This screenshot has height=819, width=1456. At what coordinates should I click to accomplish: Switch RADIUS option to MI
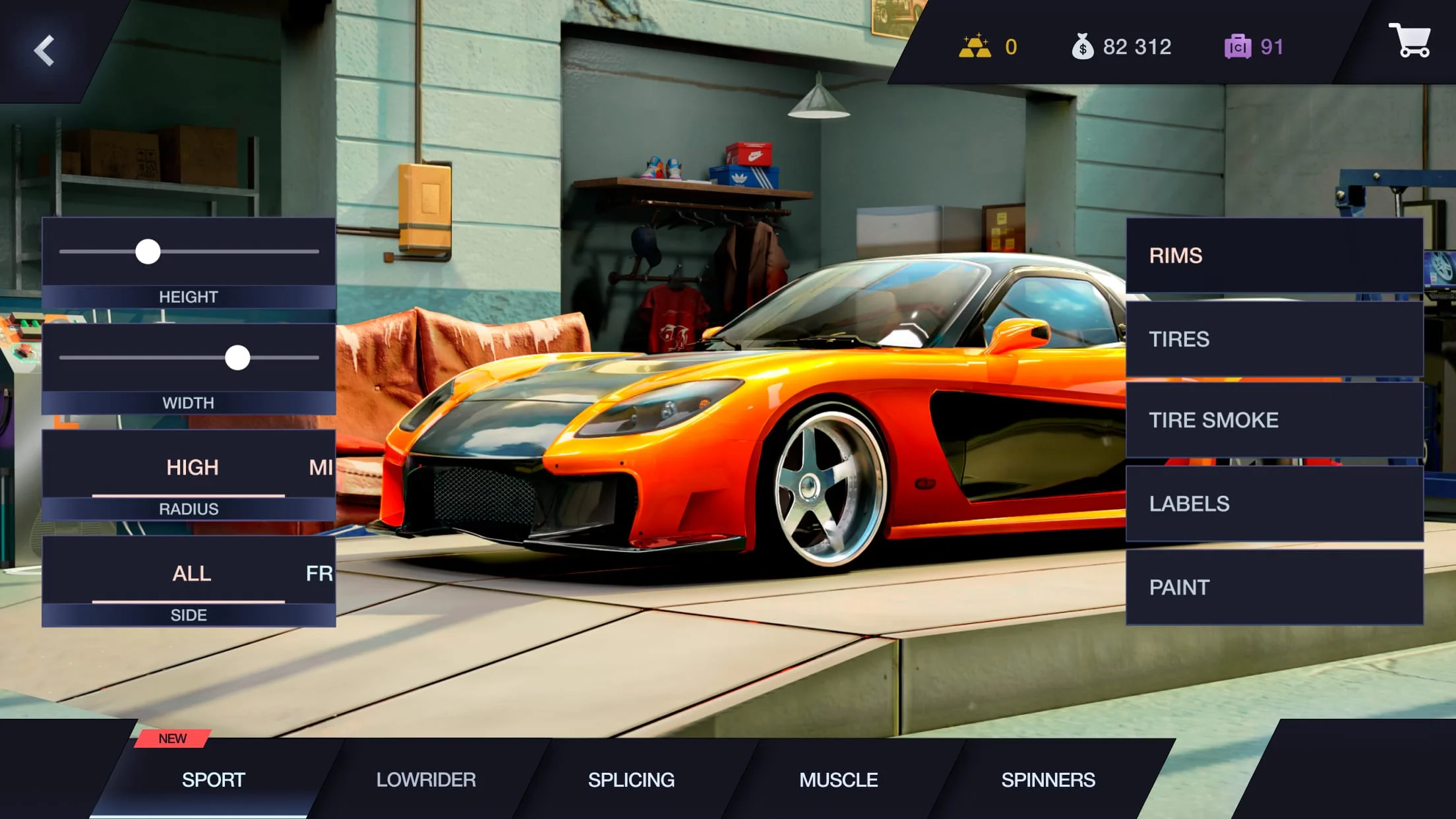[321, 468]
